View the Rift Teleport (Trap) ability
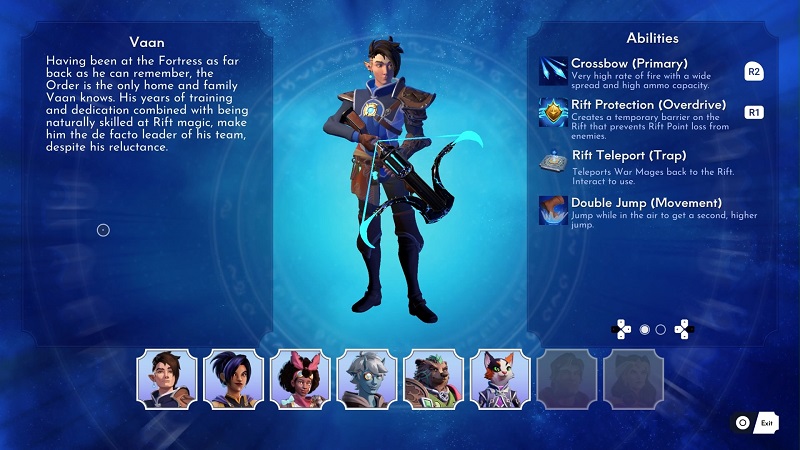The image size is (800, 450). coord(553,163)
